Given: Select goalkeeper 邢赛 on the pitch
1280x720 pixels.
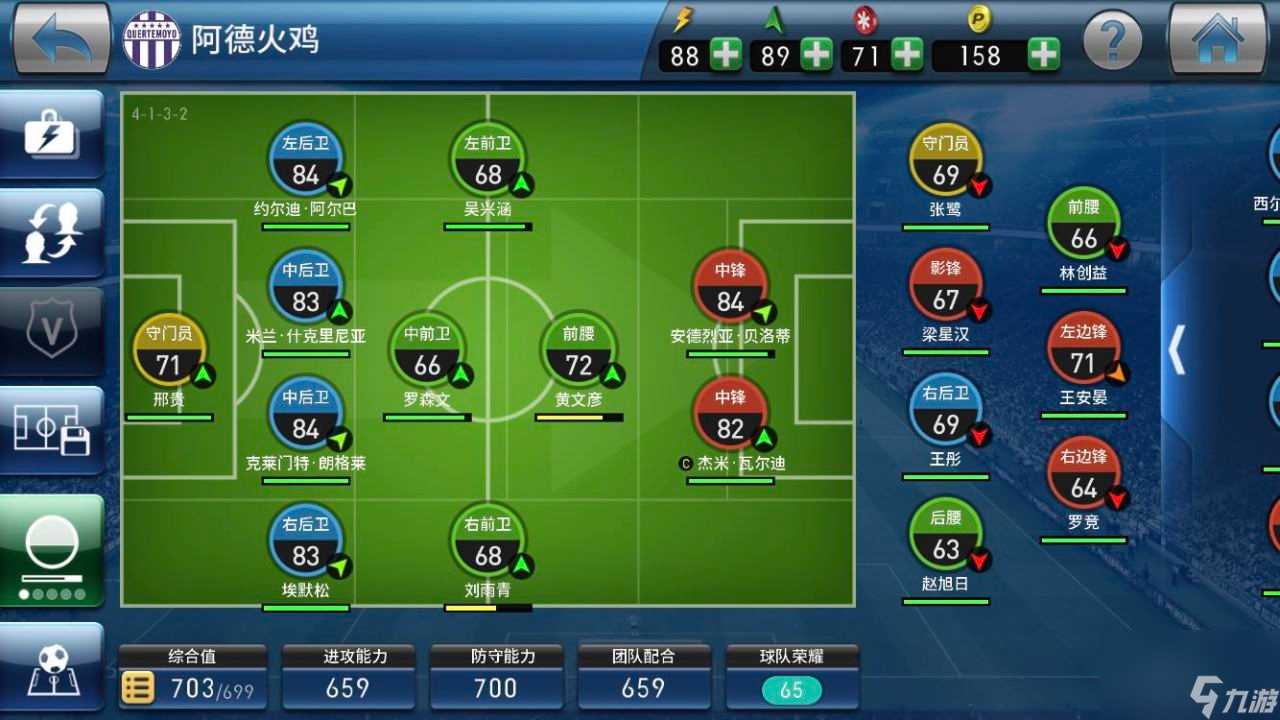Looking at the screenshot, I should [169, 356].
